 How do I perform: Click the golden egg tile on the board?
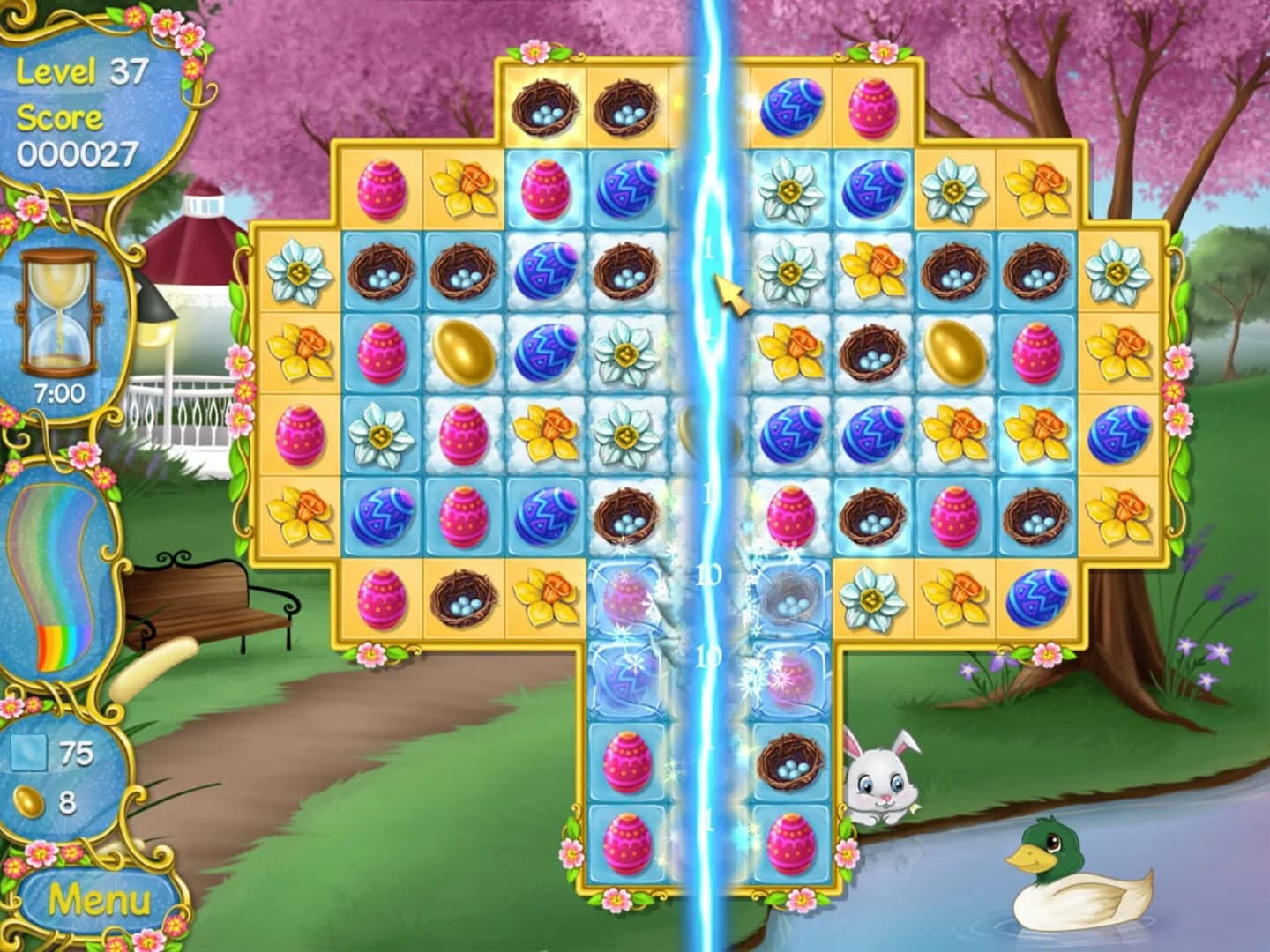click(x=463, y=350)
